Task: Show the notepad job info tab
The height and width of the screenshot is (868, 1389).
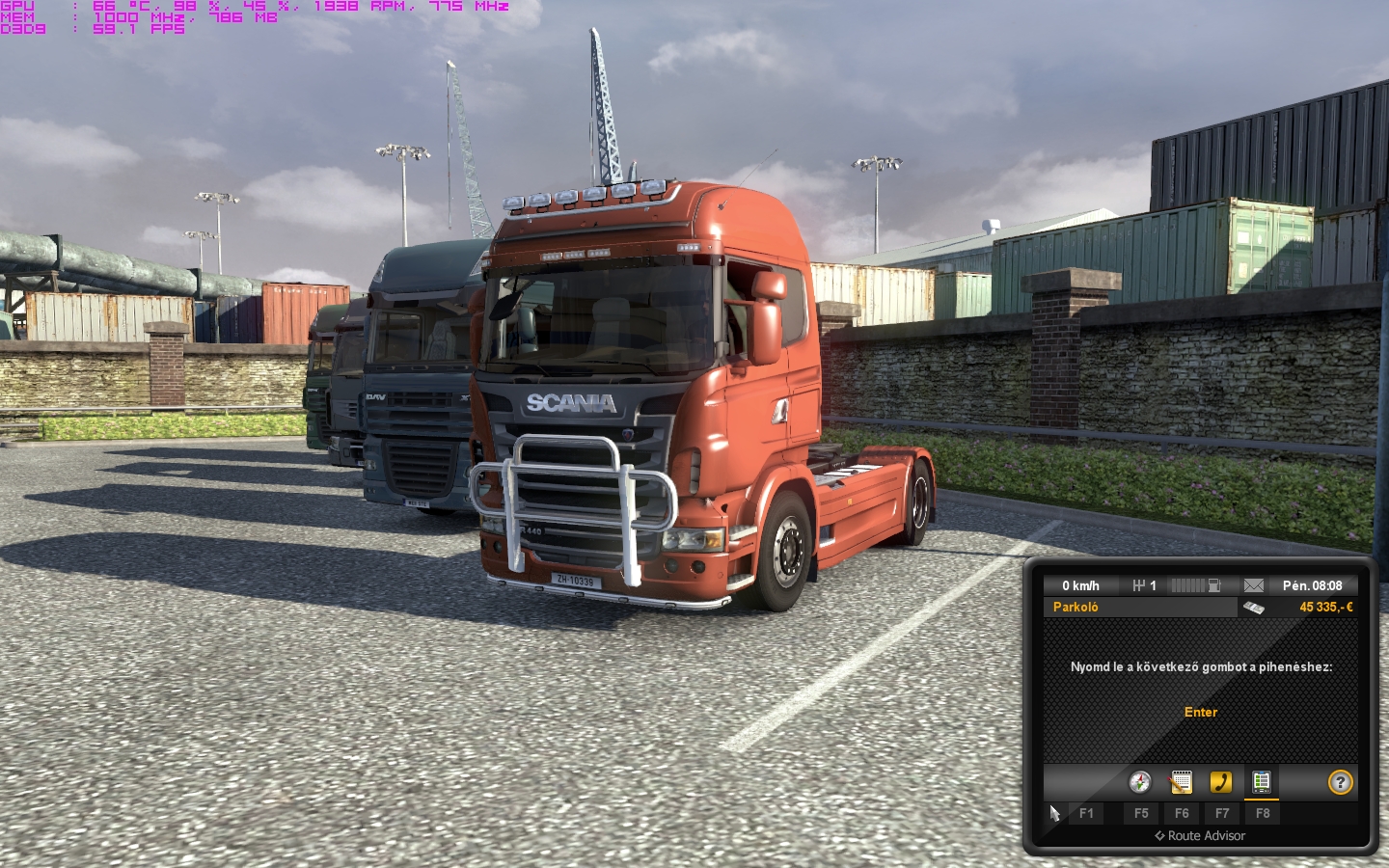Action: pos(1181,782)
